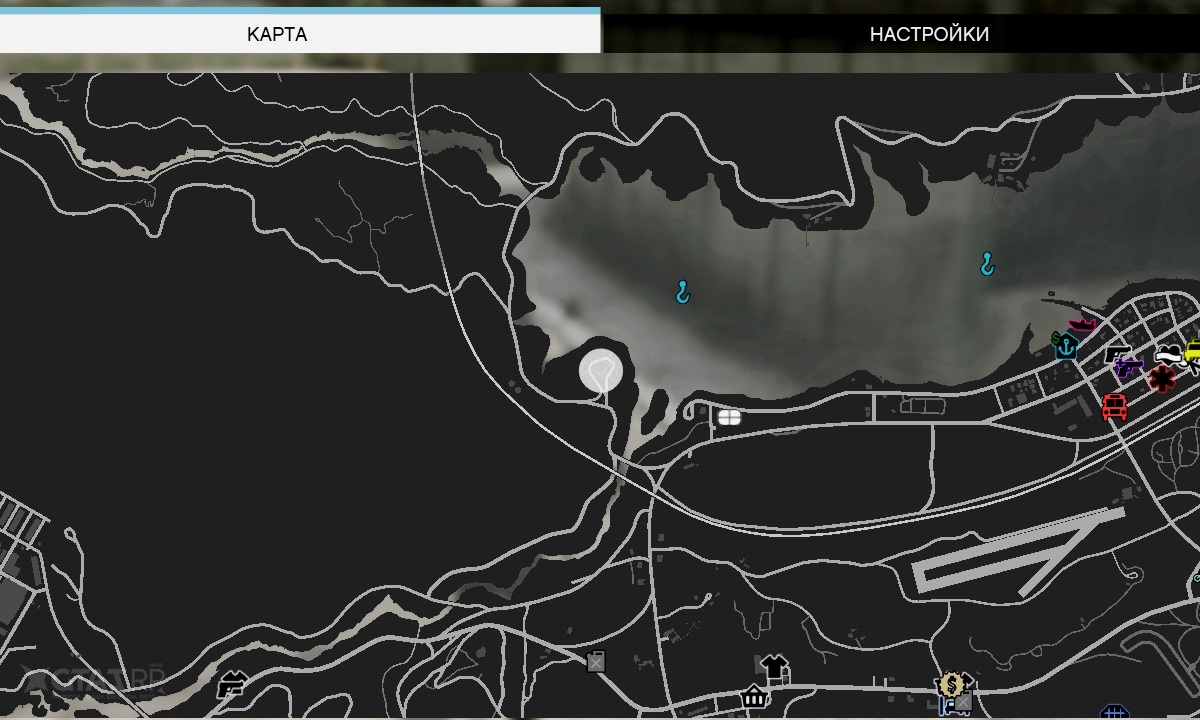Select the black t-shirt clothing store marker
This screenshot has width=1200, height=720.
pyautogui.click(x=774, y=665)
